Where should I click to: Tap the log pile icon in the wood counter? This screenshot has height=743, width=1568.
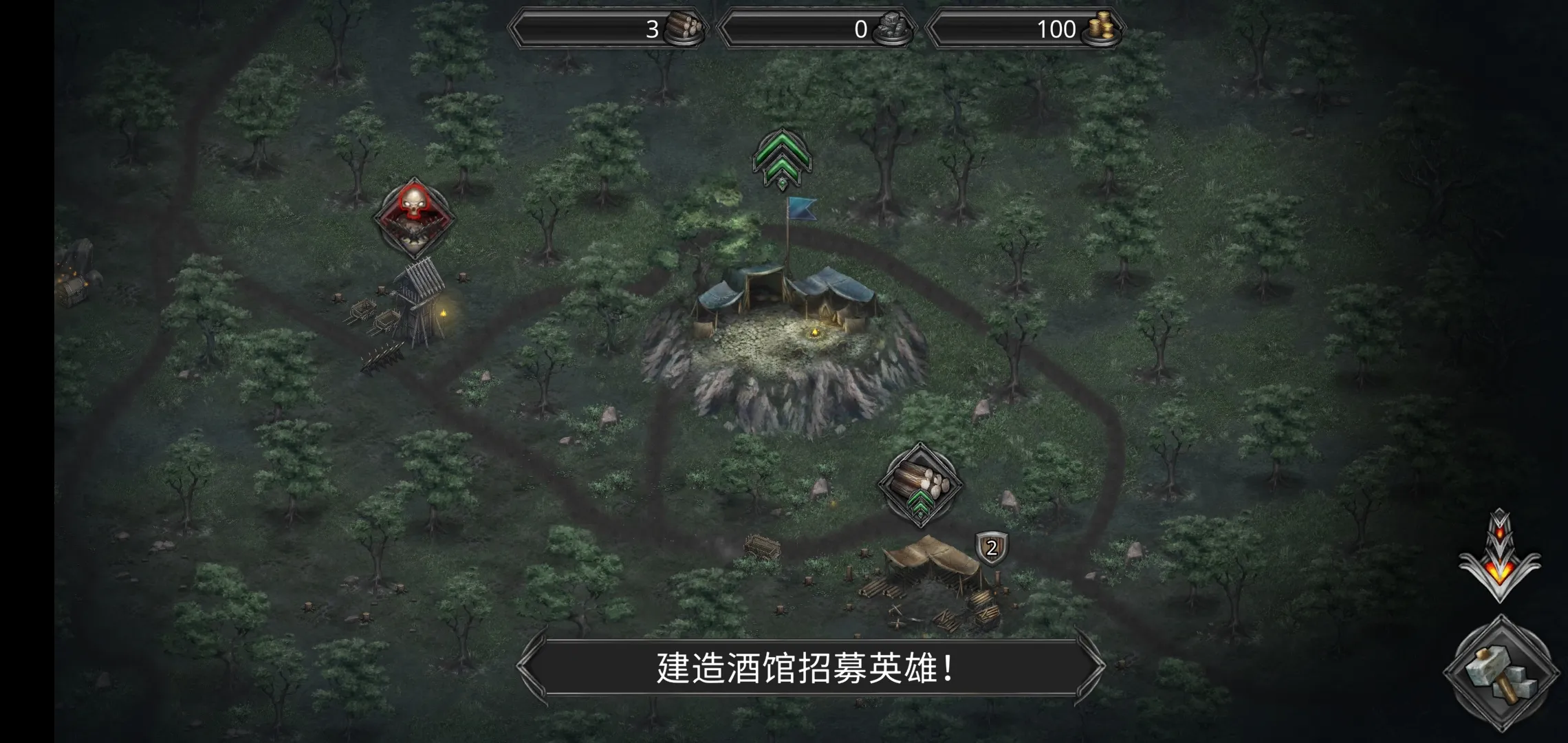[x=682, y=30]
